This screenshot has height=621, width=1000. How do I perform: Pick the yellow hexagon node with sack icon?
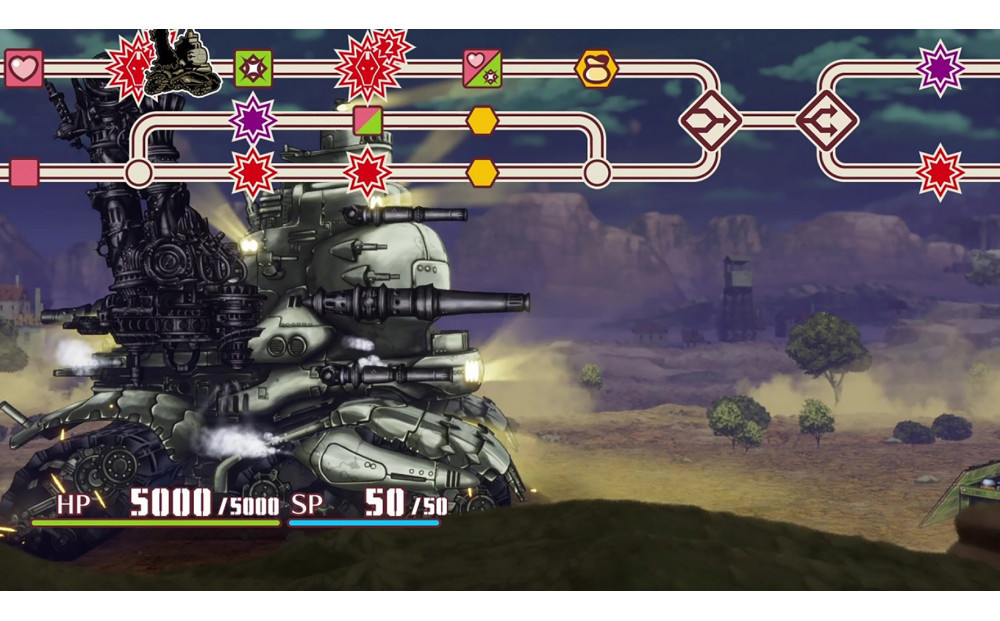coord(596,69)
